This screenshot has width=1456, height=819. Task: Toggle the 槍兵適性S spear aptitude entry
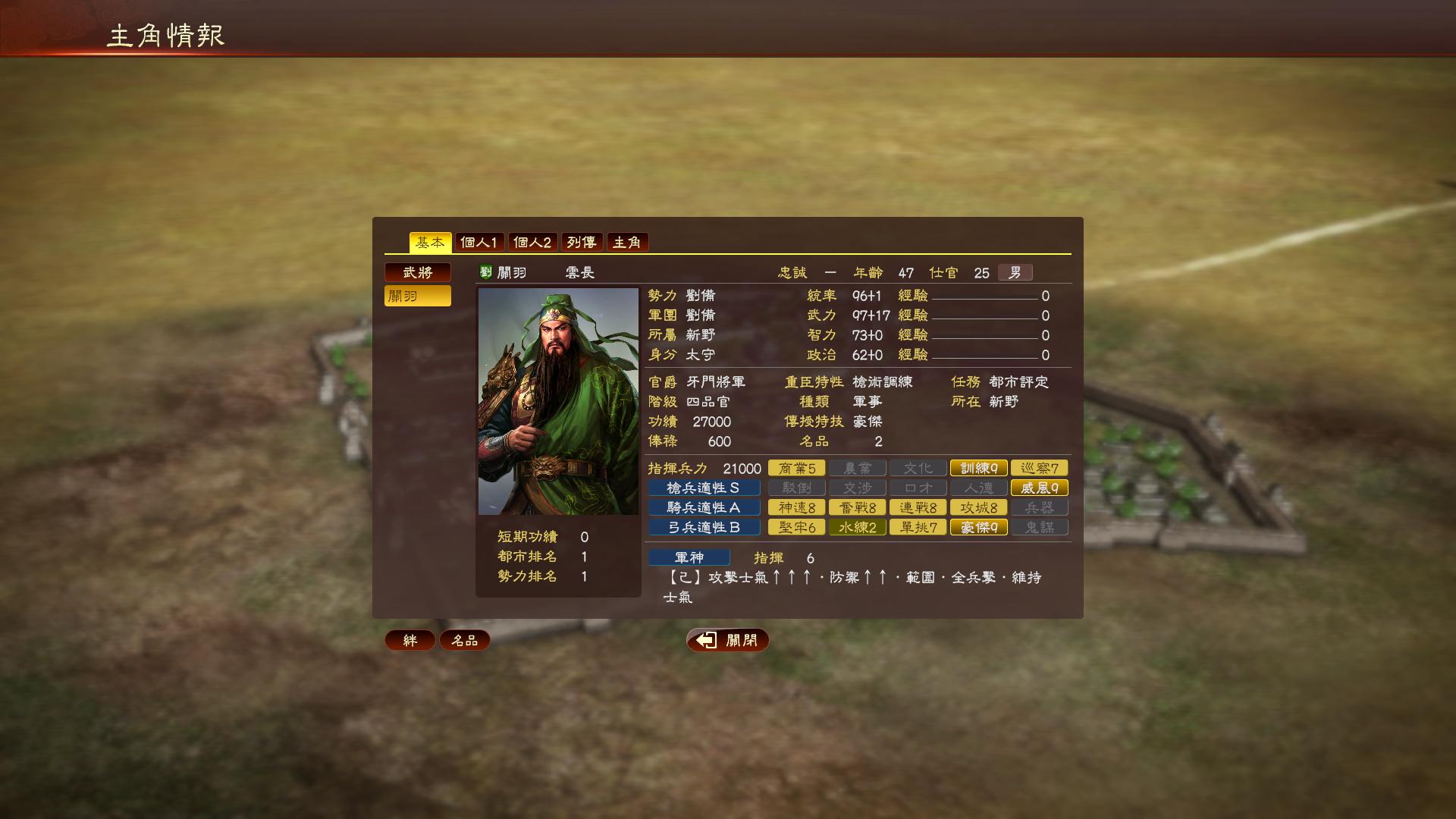click(704, 488)
